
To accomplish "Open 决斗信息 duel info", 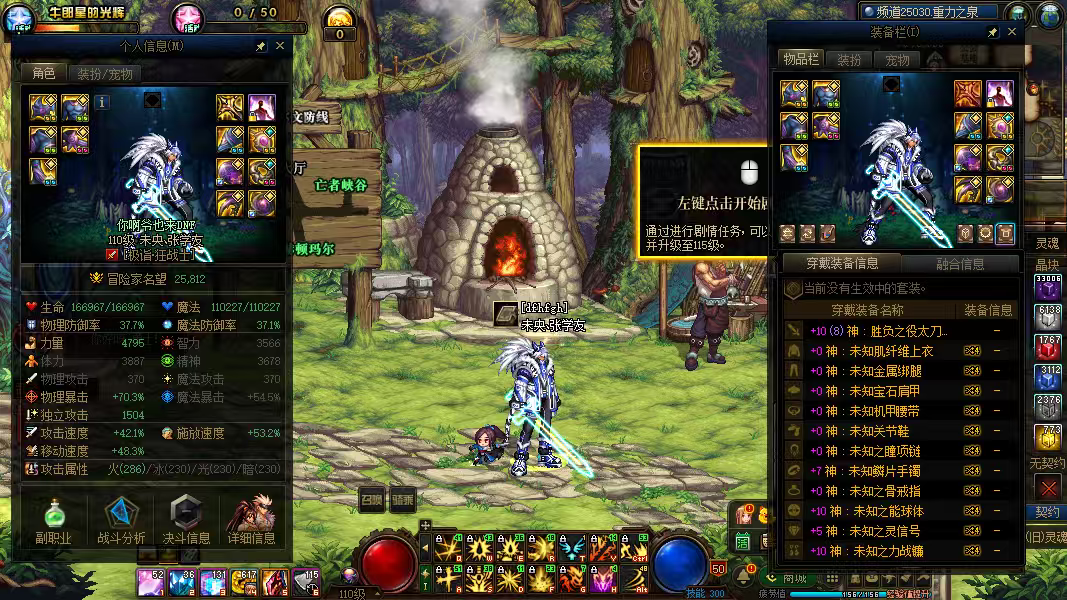I will [x=186, y=523].
